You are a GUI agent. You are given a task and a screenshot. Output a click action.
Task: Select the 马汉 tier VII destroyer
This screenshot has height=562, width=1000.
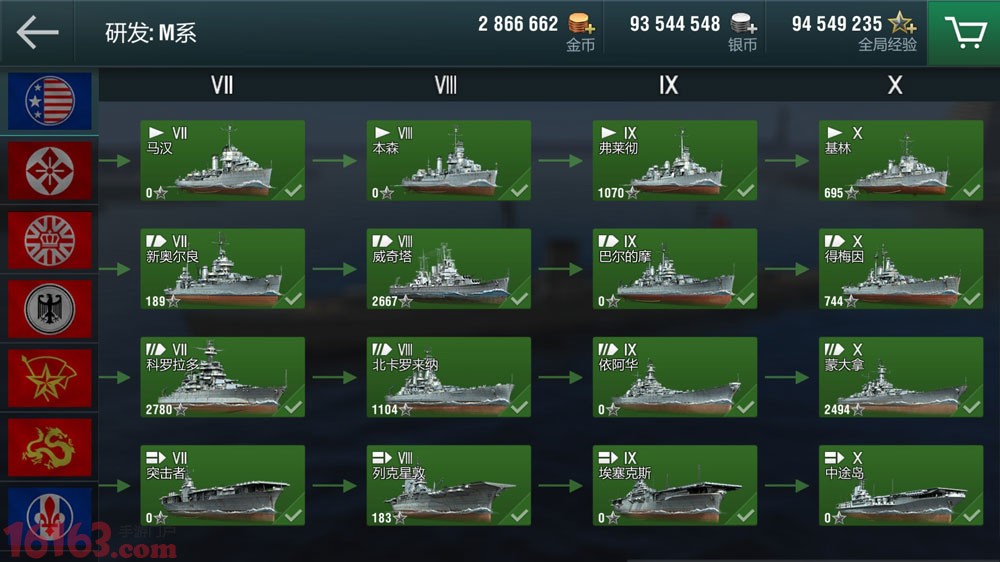tap(223, 160)
